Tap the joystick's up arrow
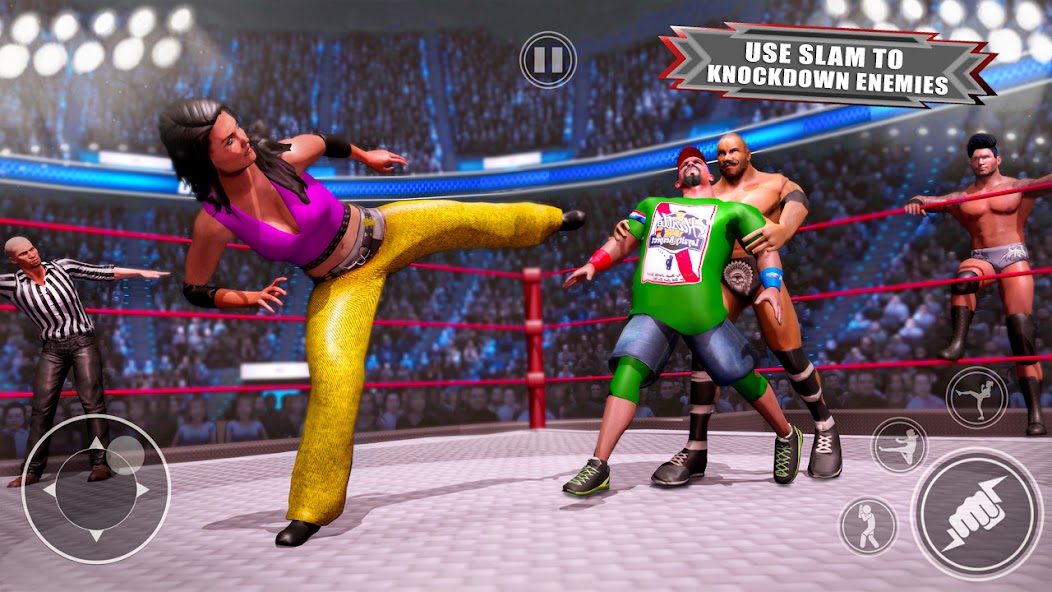Viewport: 1052px width, 592px height. (x=96, y=443)
